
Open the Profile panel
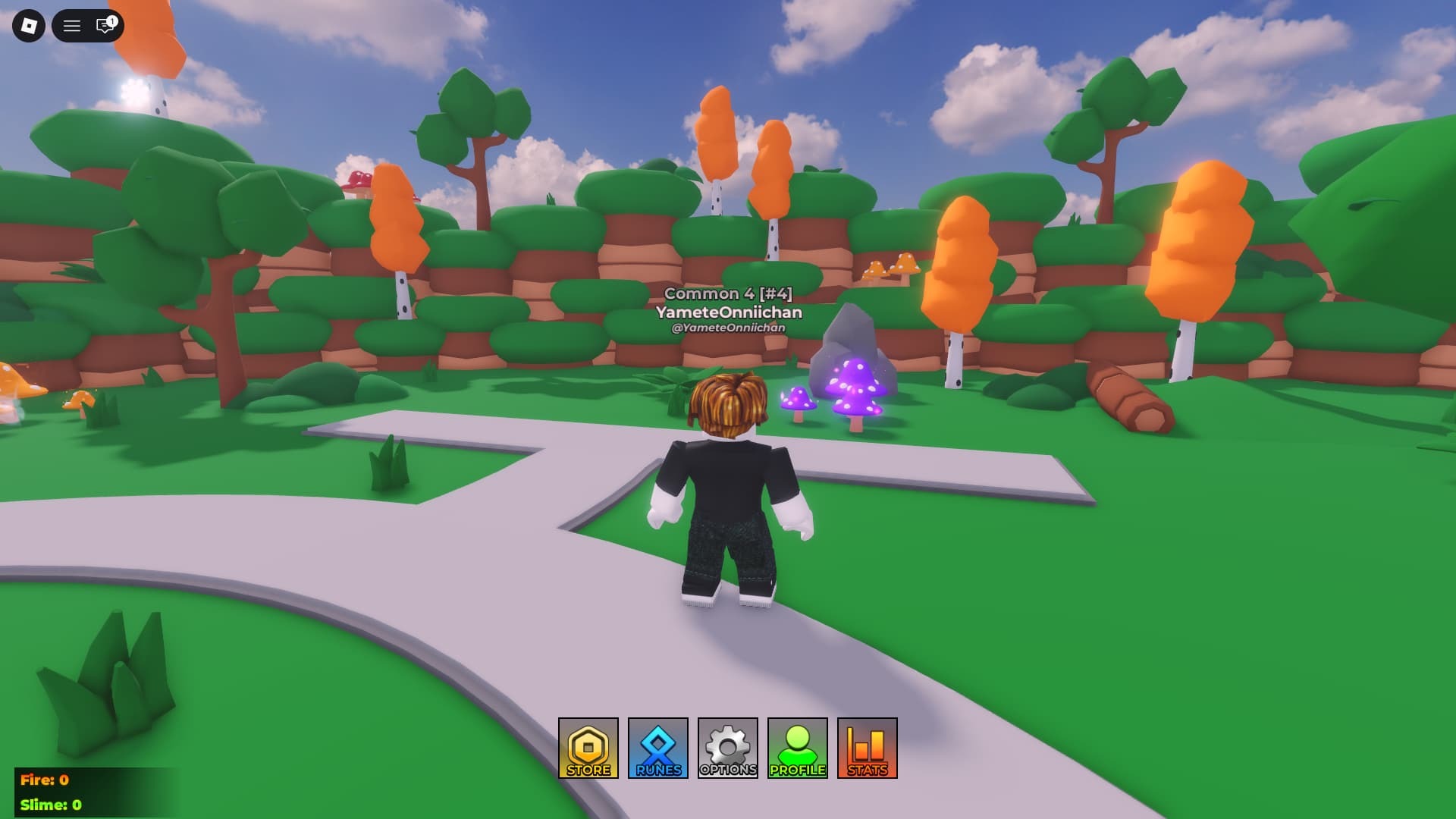coord(796,748)
